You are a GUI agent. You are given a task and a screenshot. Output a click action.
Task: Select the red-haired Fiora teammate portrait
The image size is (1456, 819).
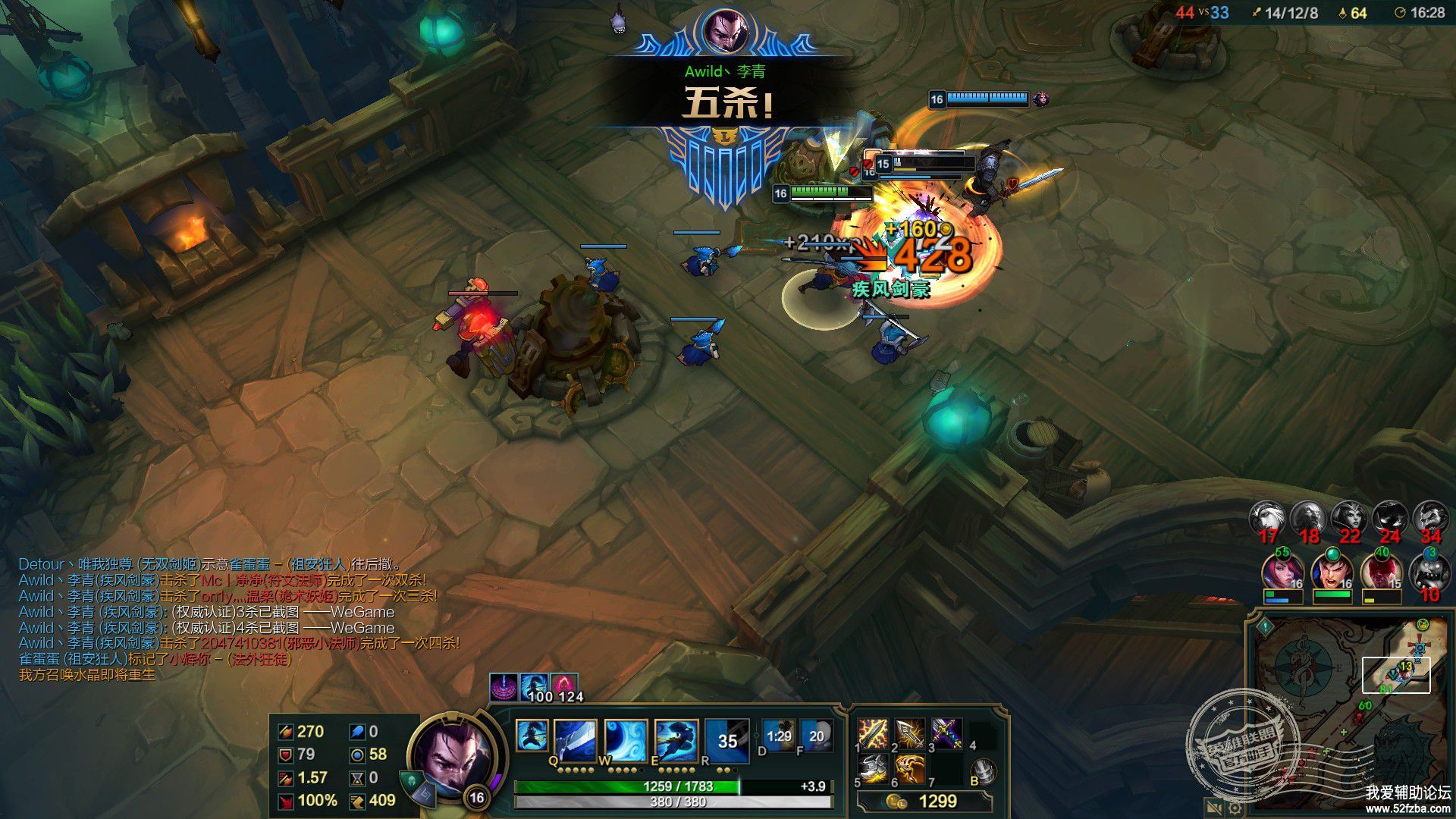(1282, 573)
